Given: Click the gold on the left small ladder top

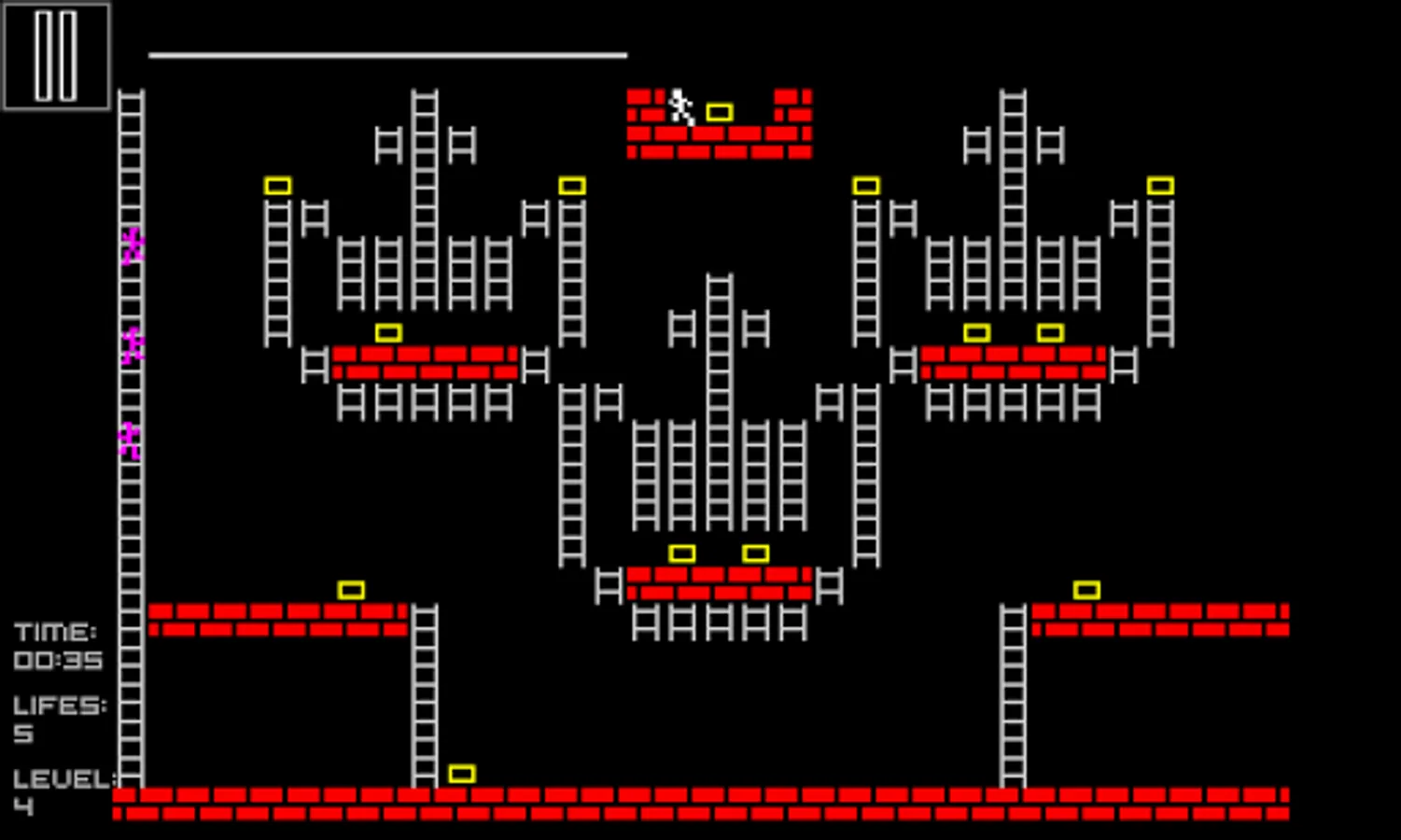Looking at the screenshot, I should pos(278,185).
